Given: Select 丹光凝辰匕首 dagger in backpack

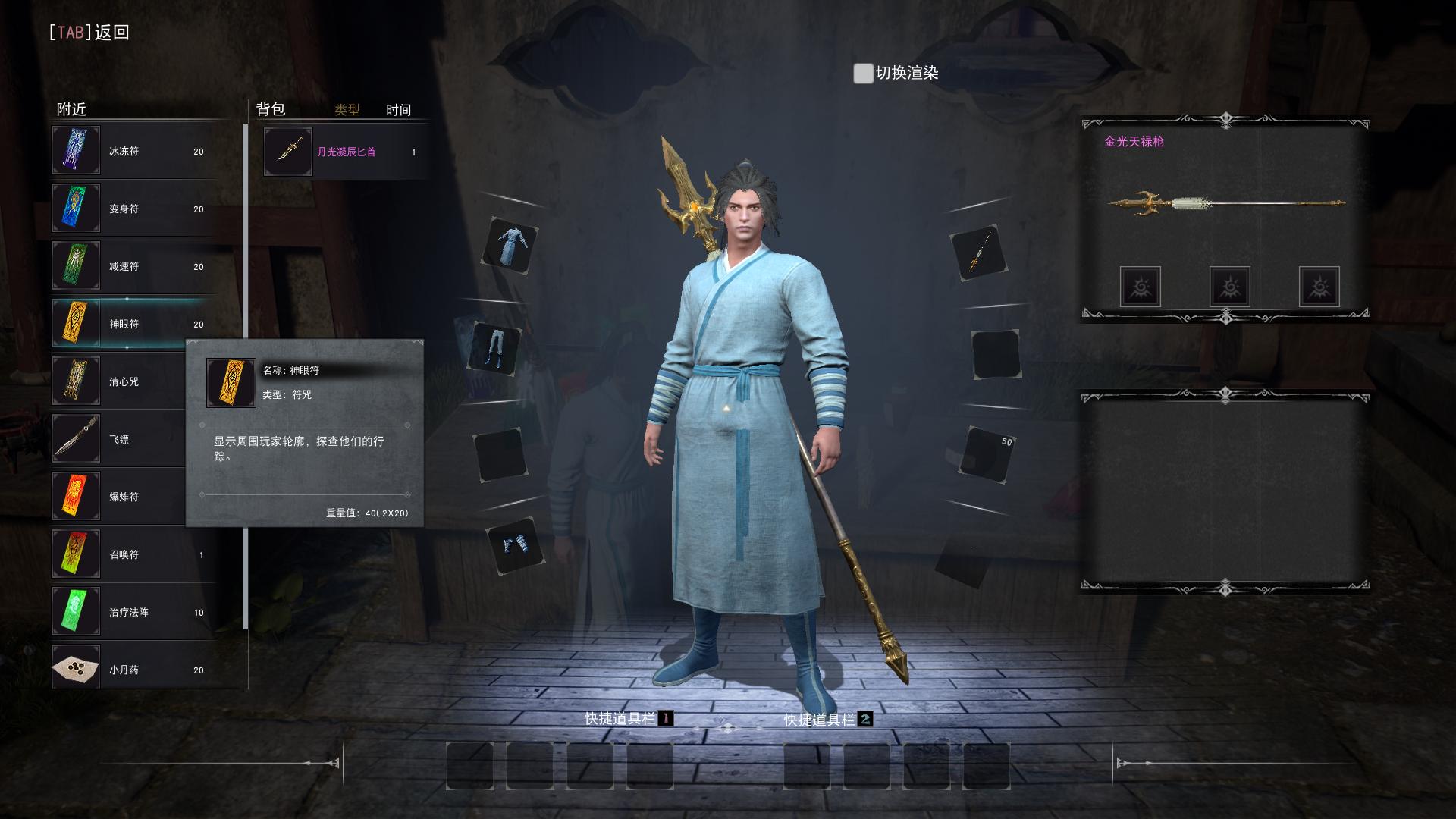Looking at the screenshot, I should click(x=345, y=152).
